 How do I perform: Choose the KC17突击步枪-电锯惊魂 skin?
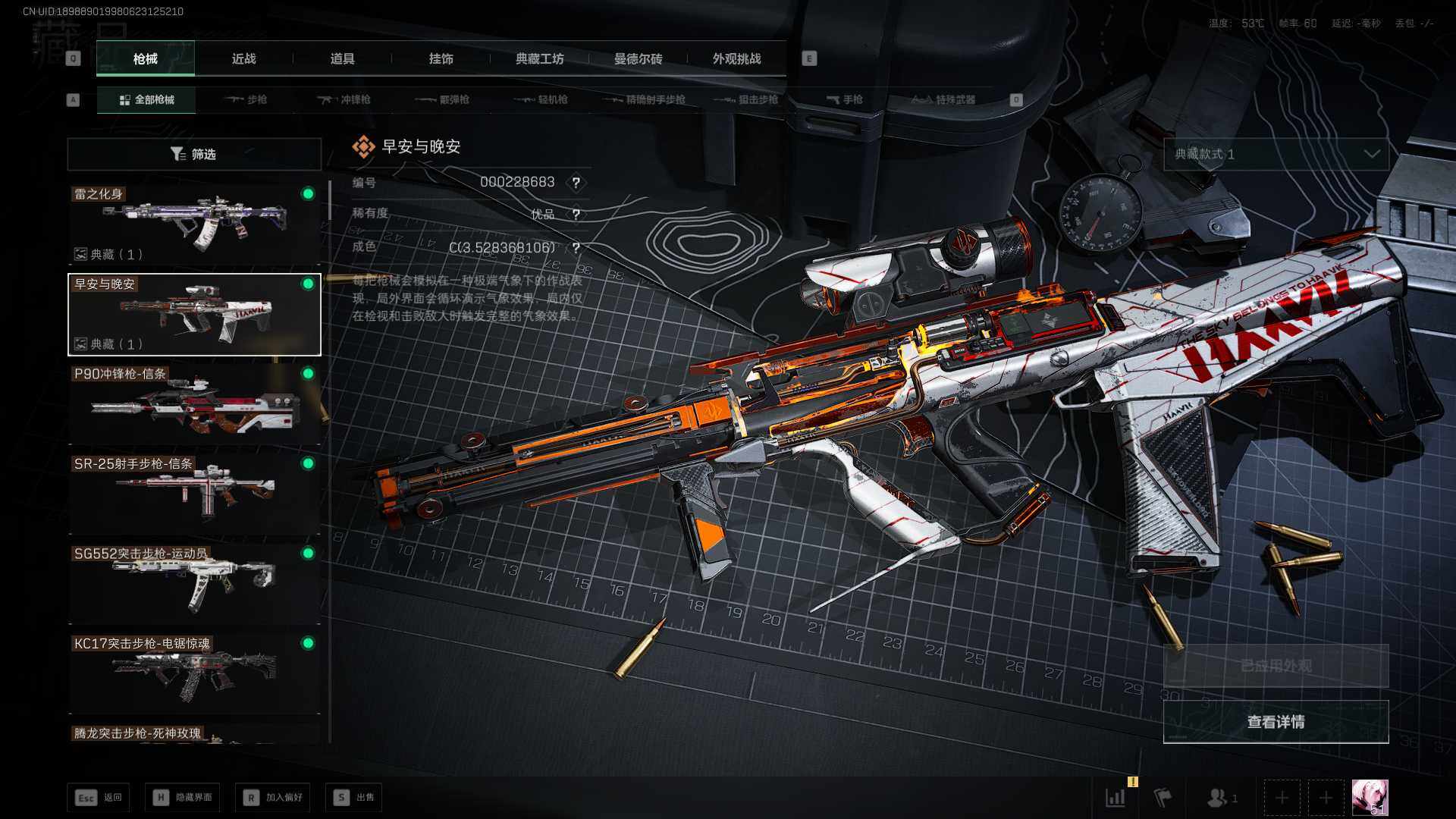pos(194,673)
